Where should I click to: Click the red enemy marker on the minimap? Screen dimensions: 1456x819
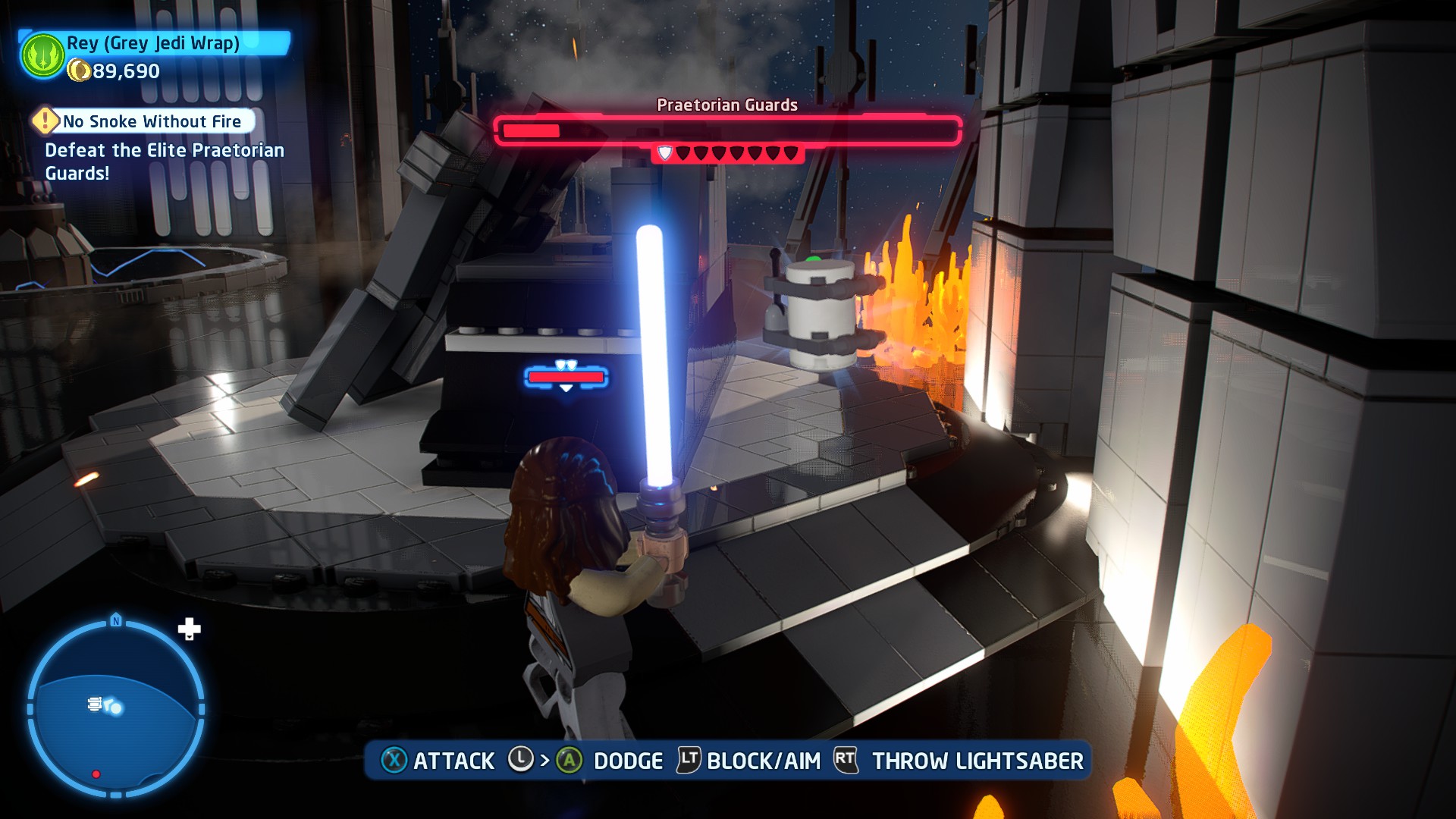pyautogui.click(x=96, y=774)
